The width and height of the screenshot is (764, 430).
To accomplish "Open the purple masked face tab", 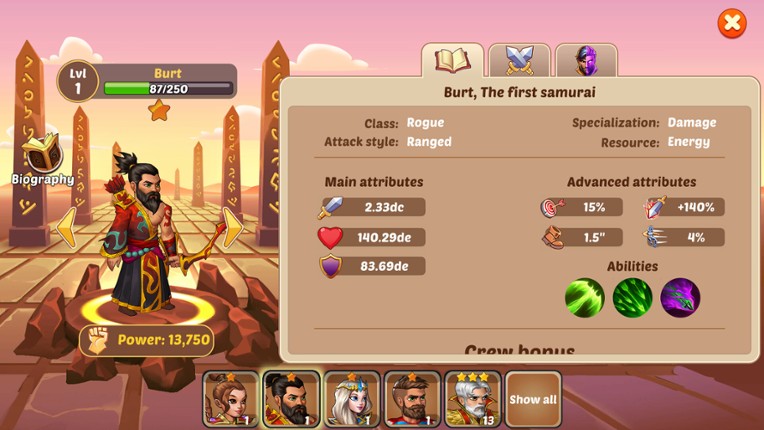I will [x=586, y=61].
